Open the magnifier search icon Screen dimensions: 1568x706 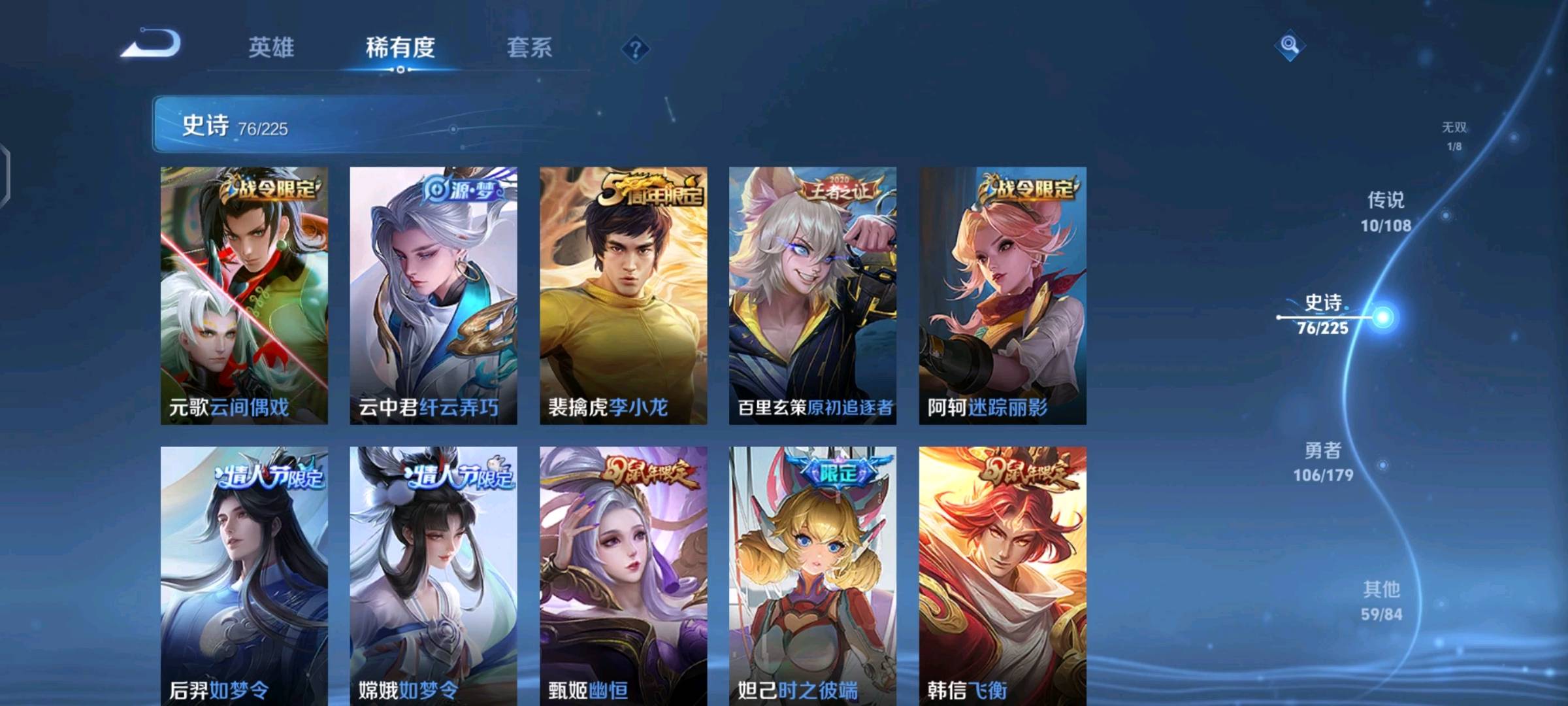1289,45
